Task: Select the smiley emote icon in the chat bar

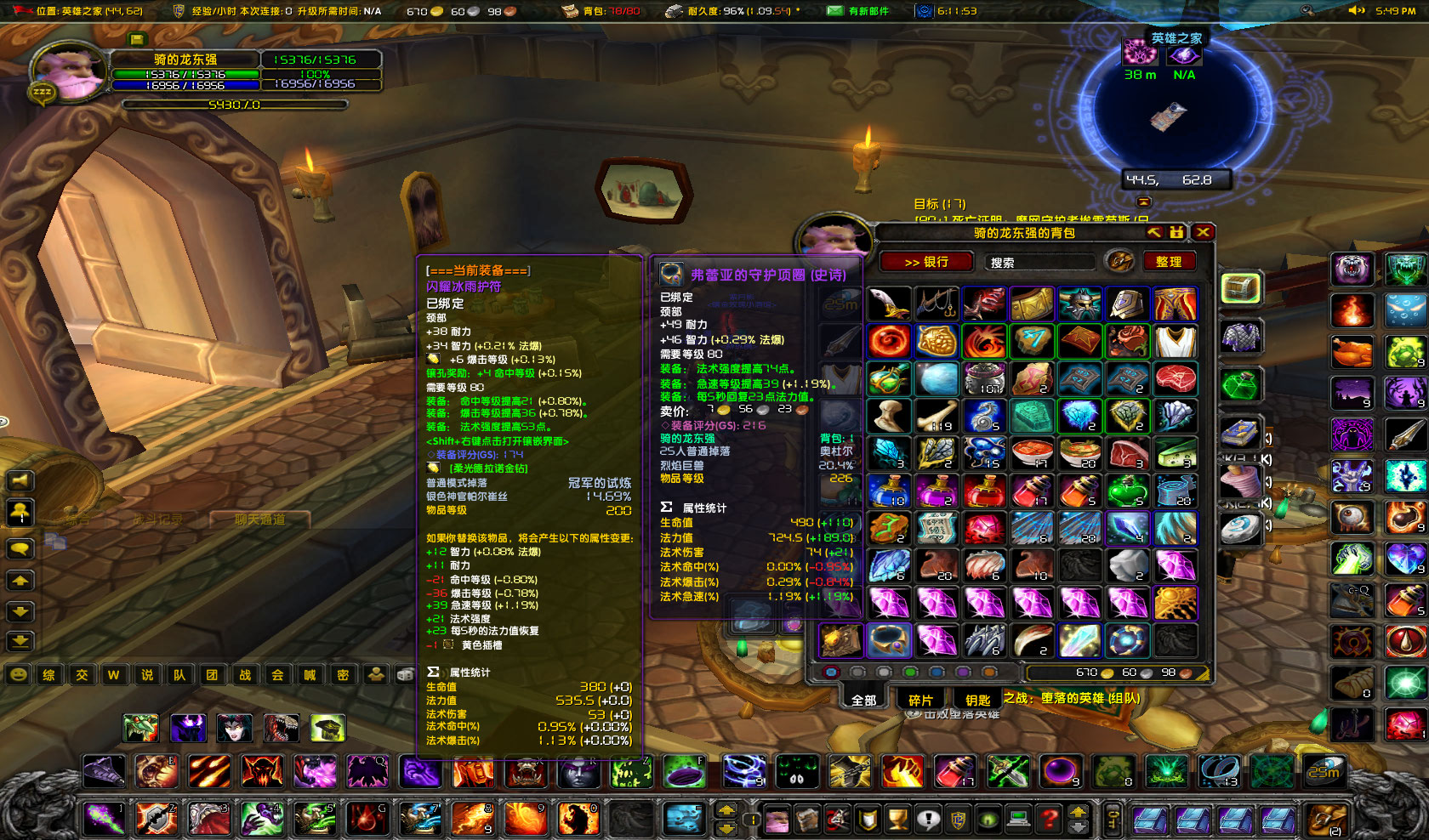Action: coord(19,675)
